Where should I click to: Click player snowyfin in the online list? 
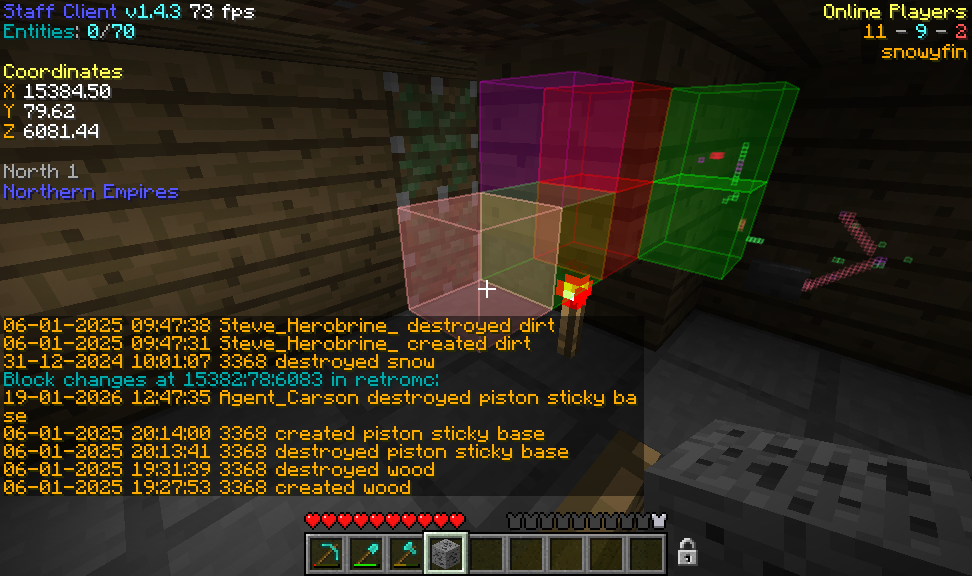click(923, 52)
